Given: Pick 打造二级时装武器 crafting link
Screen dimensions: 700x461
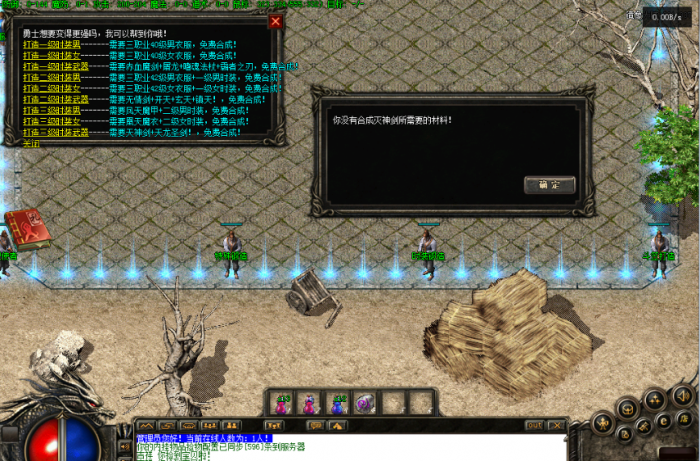Looking at the screenshot, I should pos(54,99).
